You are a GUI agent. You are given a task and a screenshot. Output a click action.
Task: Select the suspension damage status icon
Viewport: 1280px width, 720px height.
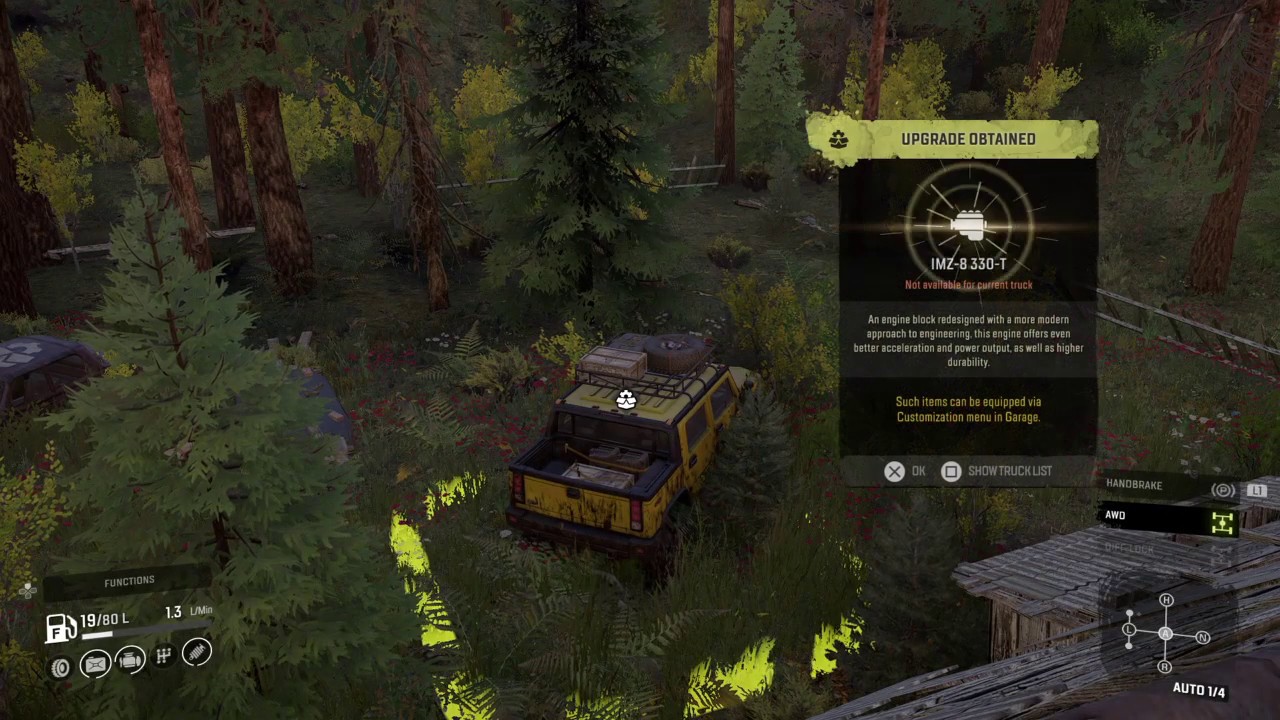tap(197, 652)
